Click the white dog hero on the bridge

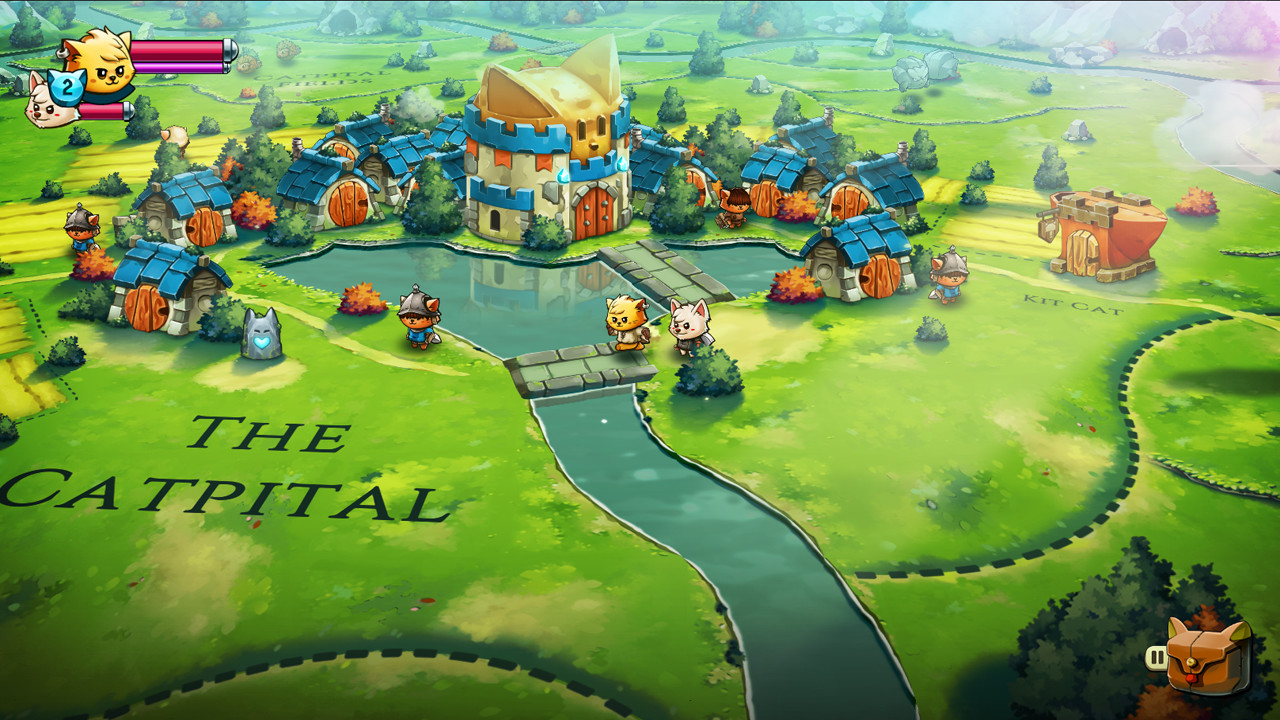[690, 325]
